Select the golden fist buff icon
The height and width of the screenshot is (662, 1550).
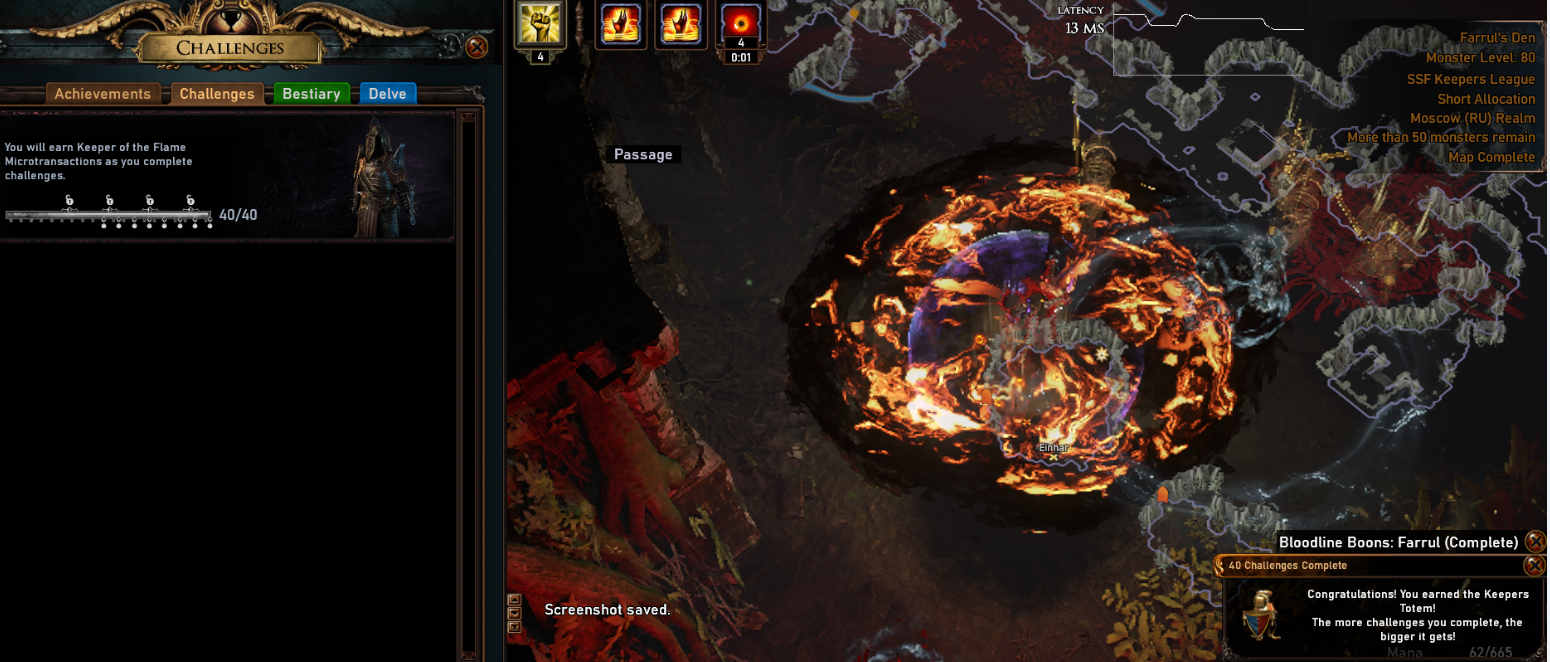click(540, 24)
